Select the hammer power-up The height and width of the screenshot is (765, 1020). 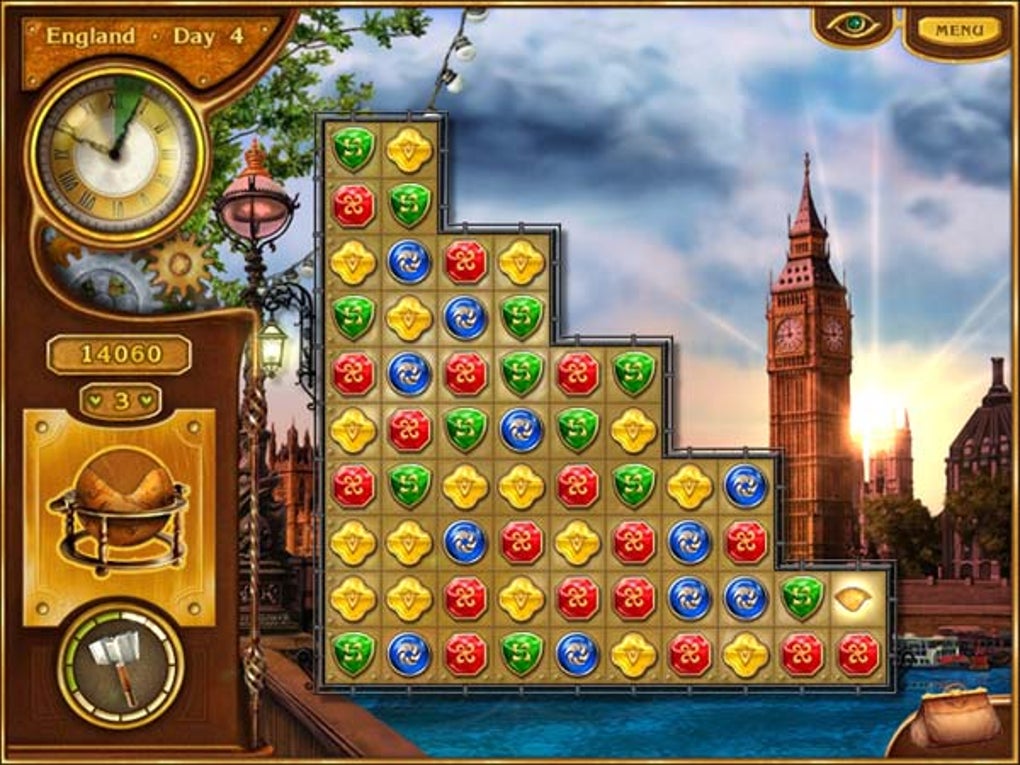tap(119, 663)
